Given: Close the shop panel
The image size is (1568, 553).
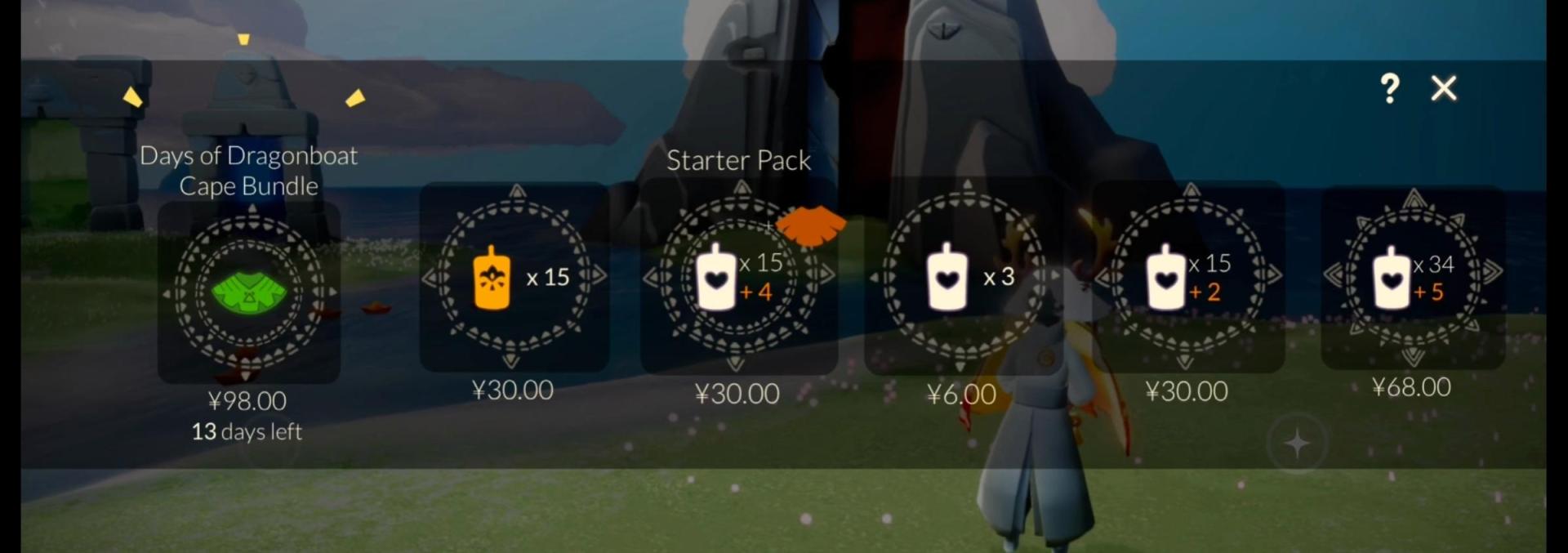Looking at the screenshot, I should click(1443, 88).
